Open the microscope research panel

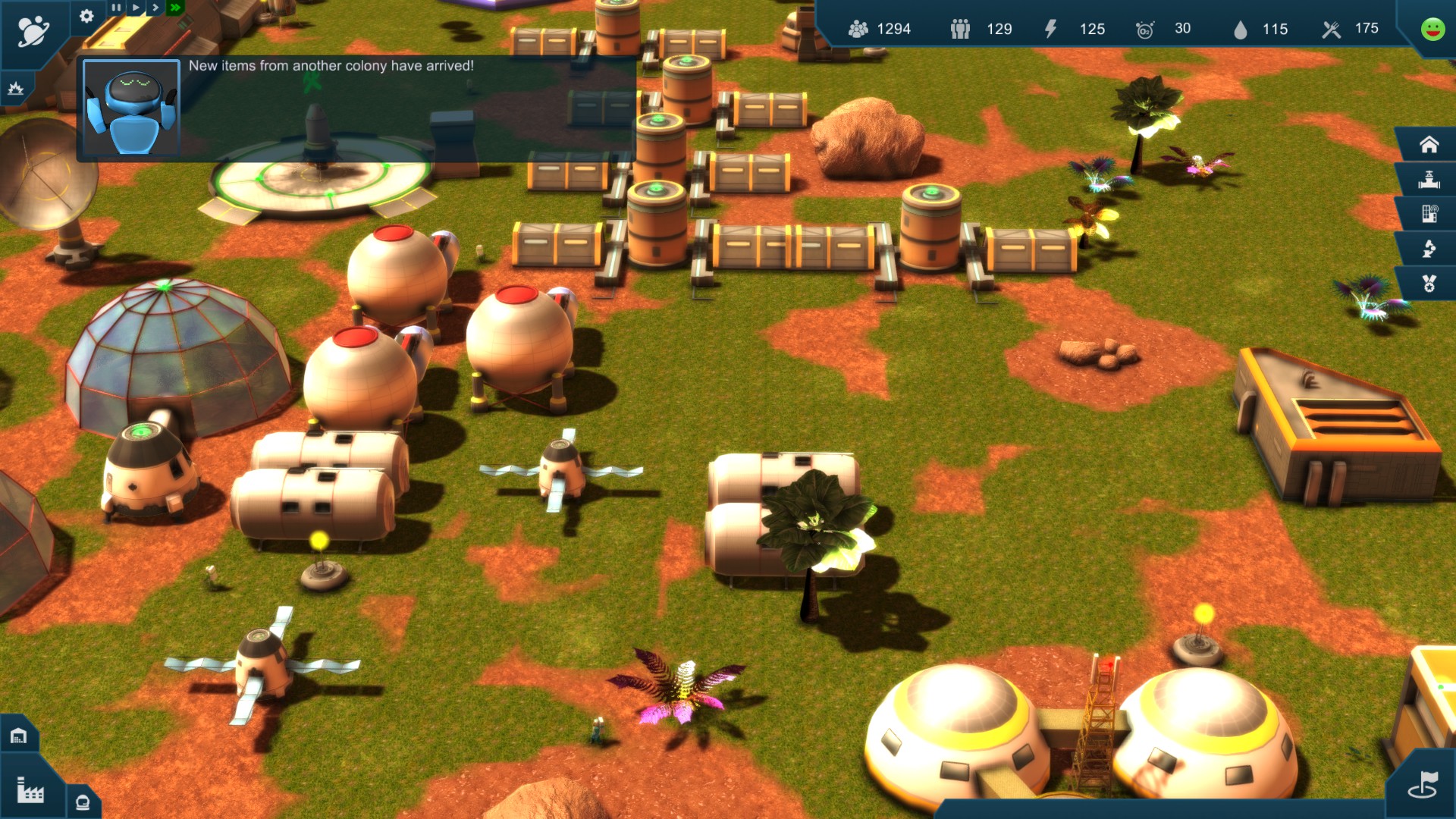[1429, 249]
